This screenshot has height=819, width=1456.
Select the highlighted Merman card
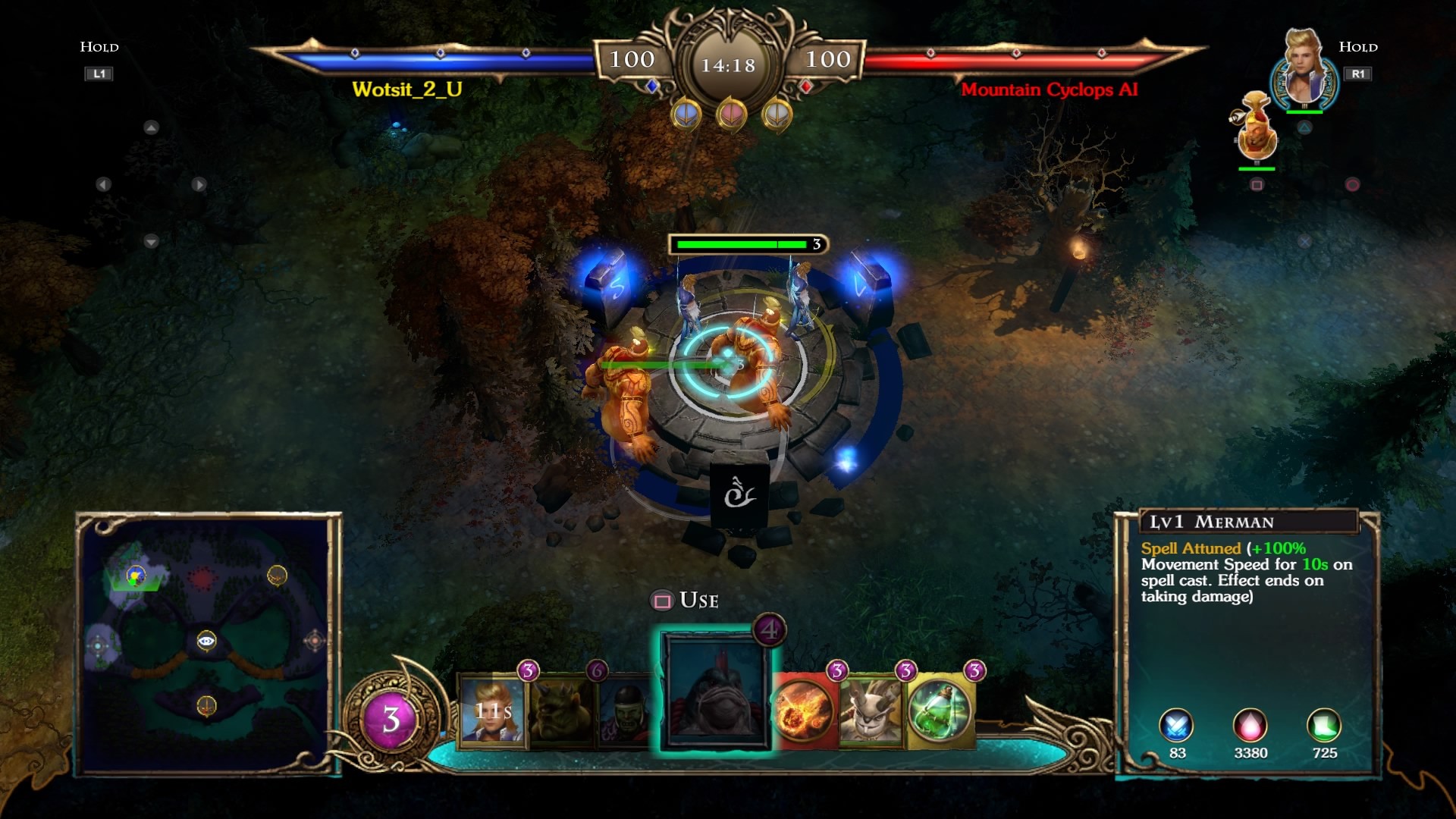click(715, 690)
